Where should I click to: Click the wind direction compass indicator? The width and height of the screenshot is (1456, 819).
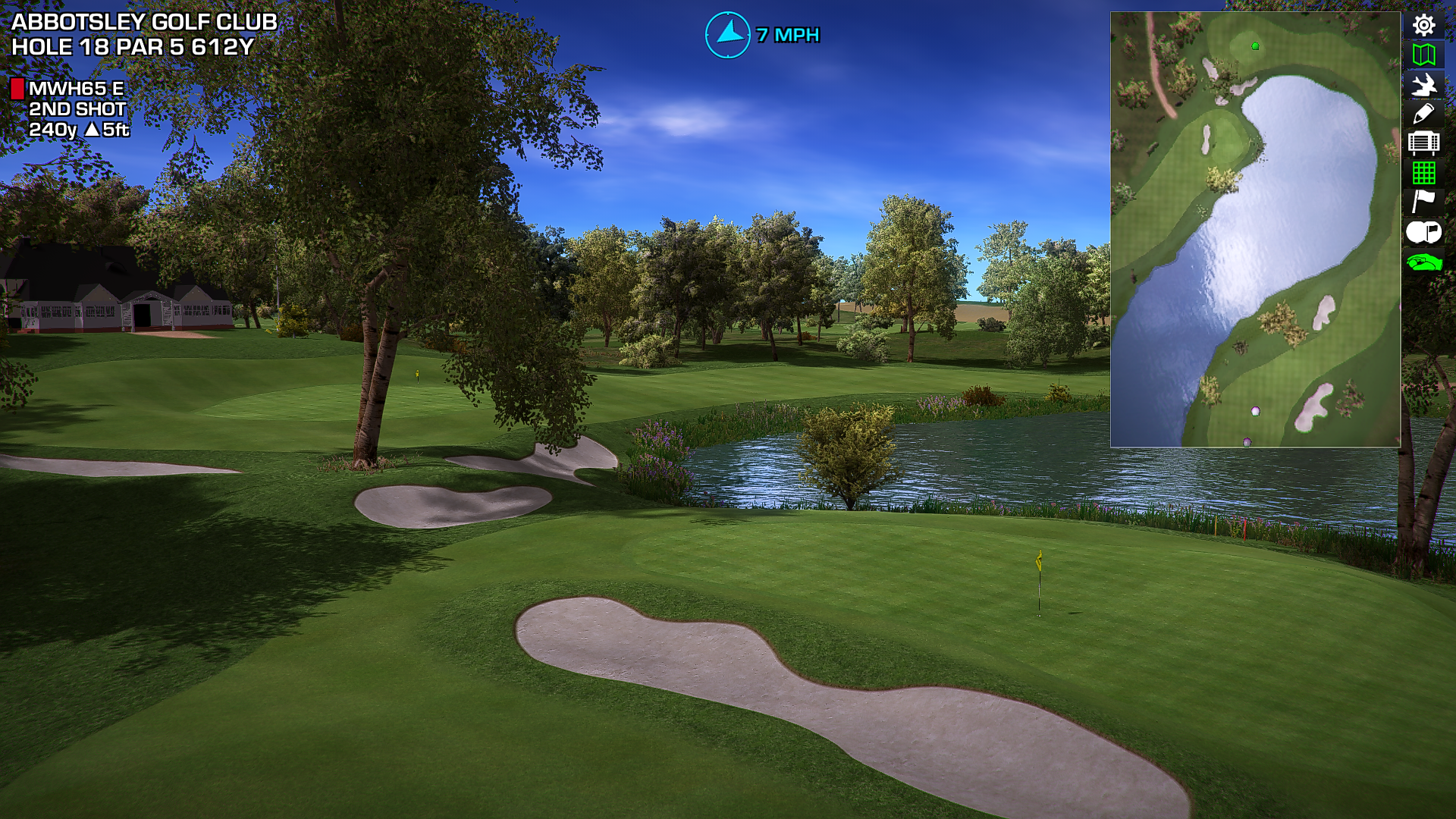[728, 35]
